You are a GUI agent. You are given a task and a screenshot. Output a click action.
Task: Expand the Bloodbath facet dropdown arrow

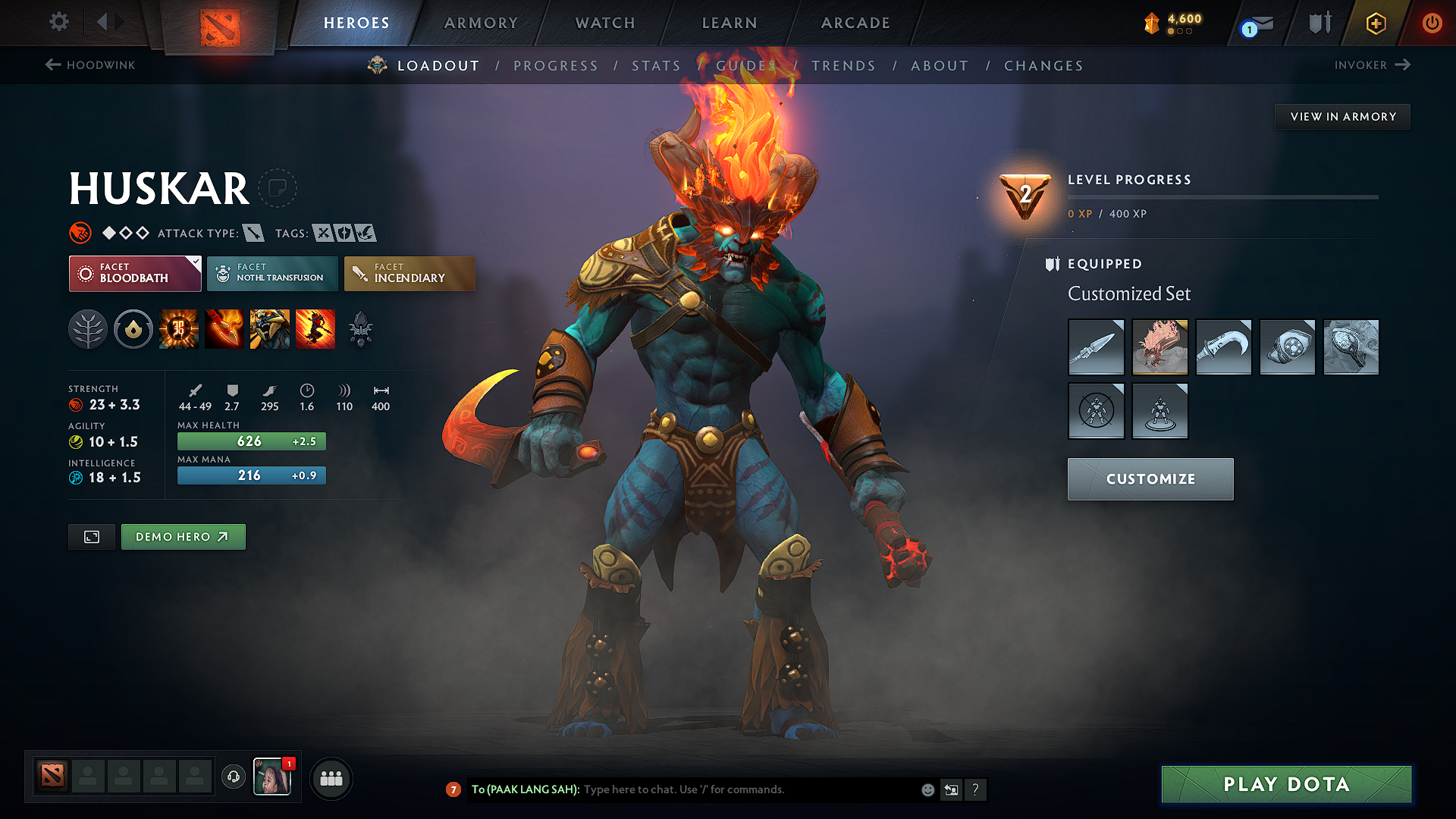[x=196, y=261]
